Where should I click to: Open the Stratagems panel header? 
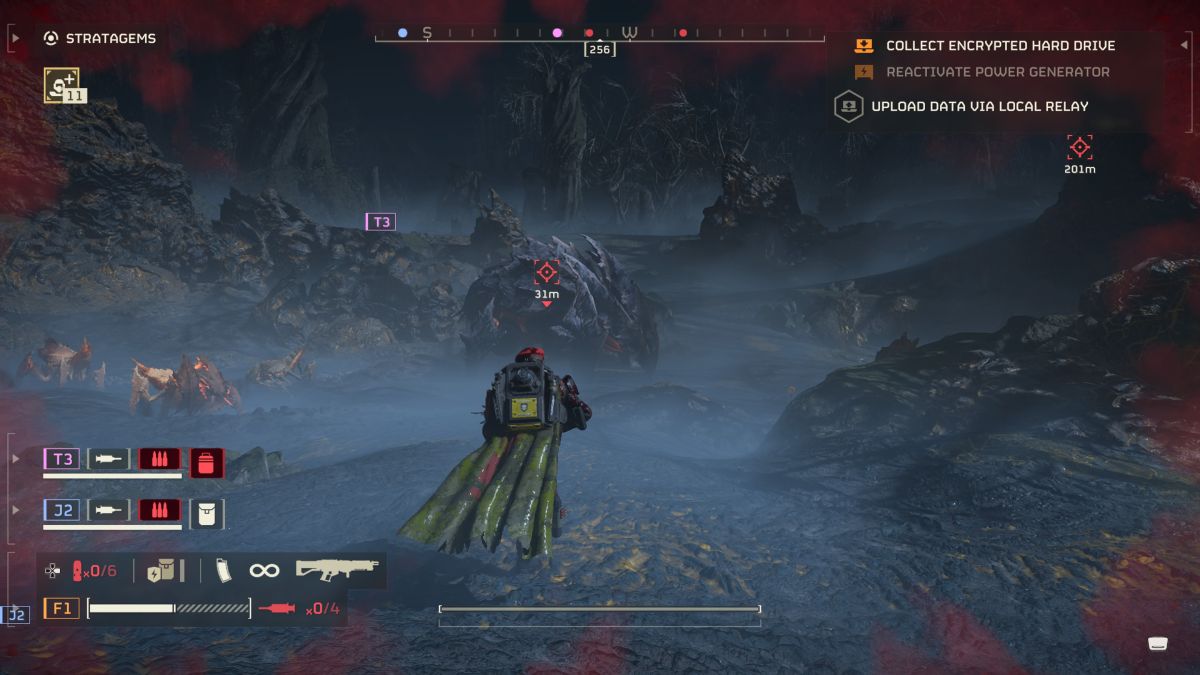tap(100, 39)
